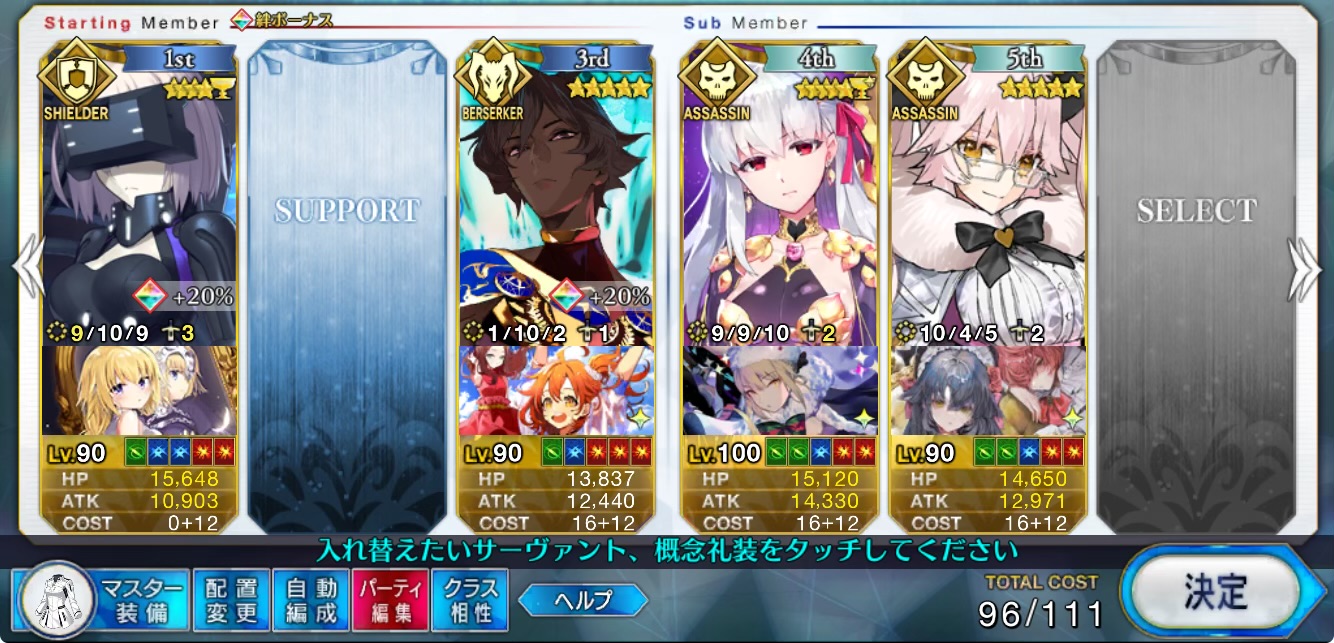Viewport: 1334px width, 643px height.
Task: Select the 1st slot Shielder servant card
Action: point(139,200)
